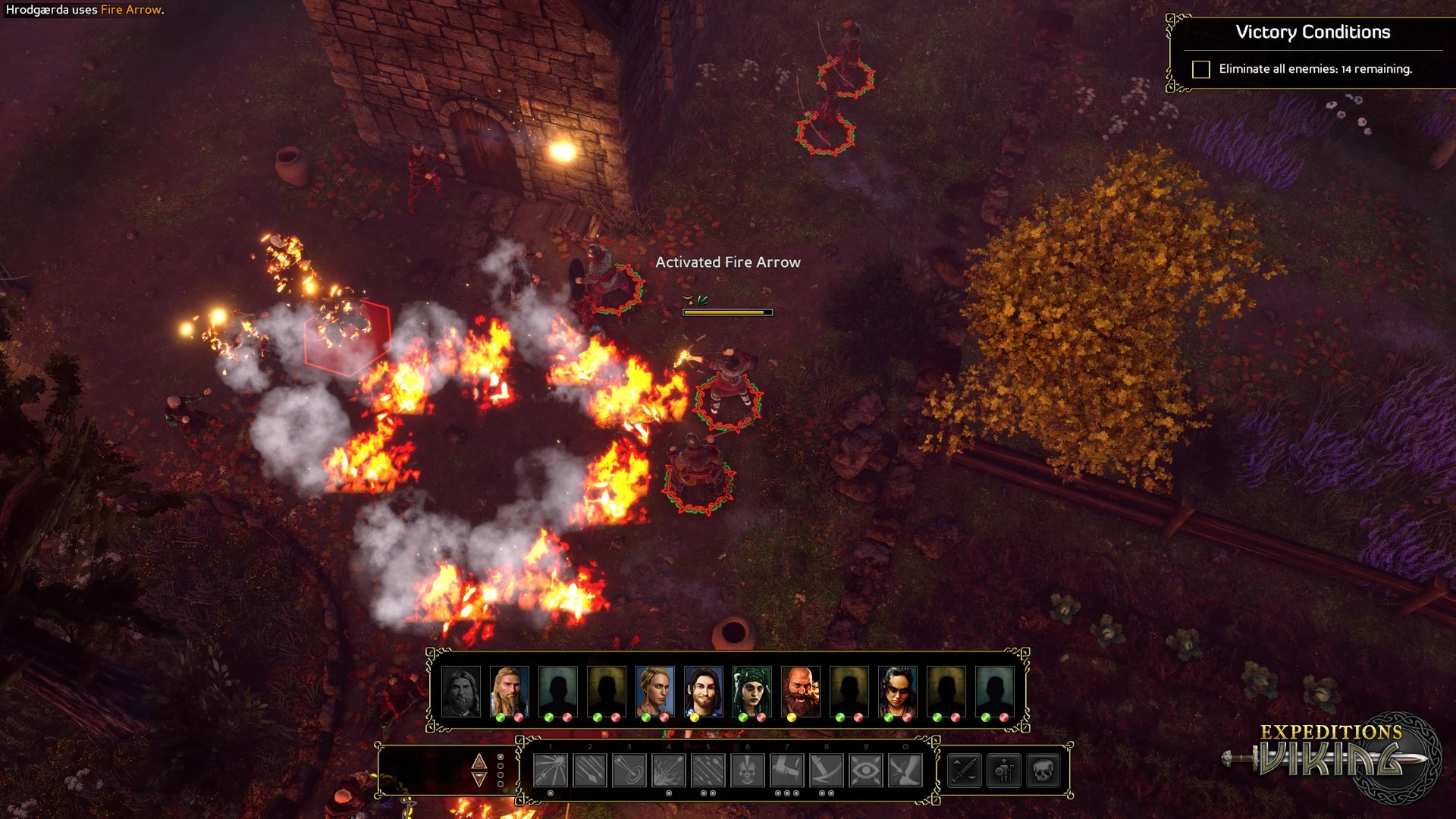Select the blond bearded warrior portrait
This screenshot has width=1456, height=819.
(x=509, y=691)
